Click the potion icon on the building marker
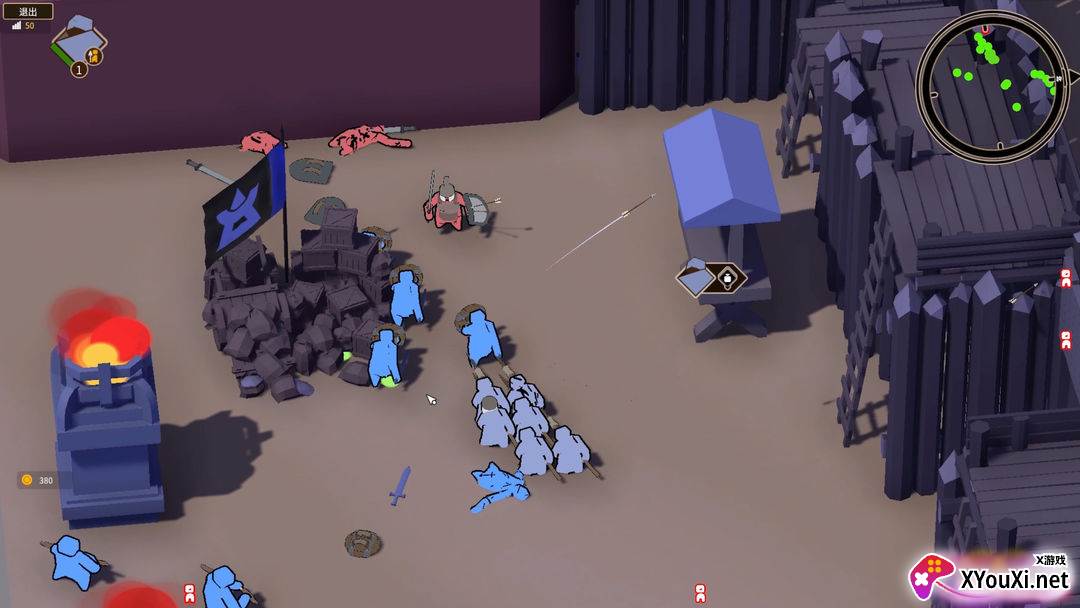The width and height of the screenshot is (1080, 608). (x=729, y=277)
